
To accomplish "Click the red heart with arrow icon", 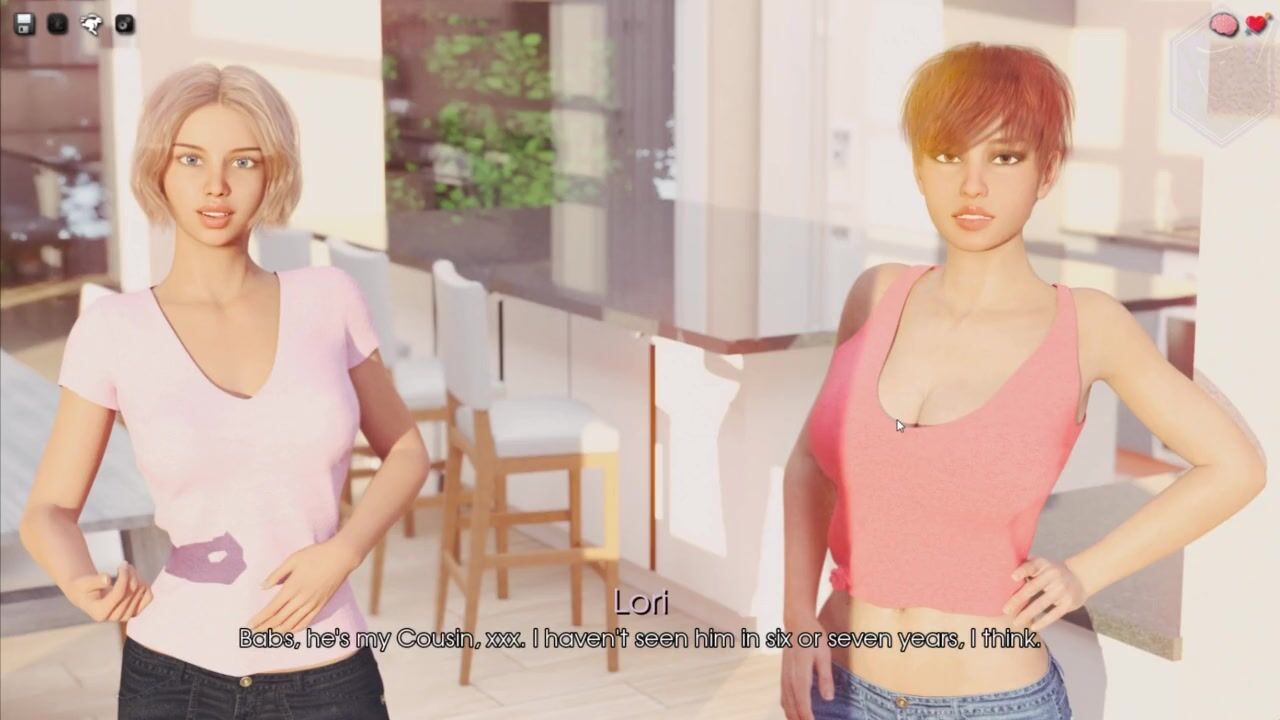I will coord(1257,25).
